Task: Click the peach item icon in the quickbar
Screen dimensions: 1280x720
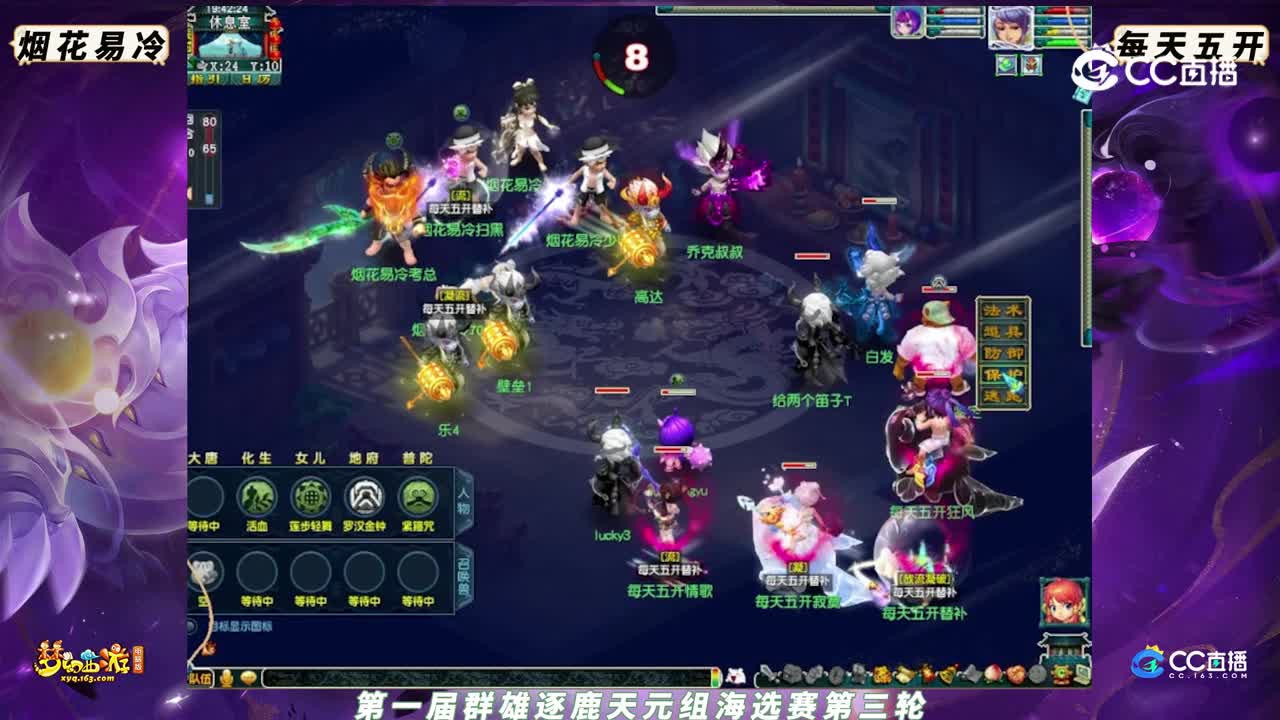Action: [x=992, y=675]
